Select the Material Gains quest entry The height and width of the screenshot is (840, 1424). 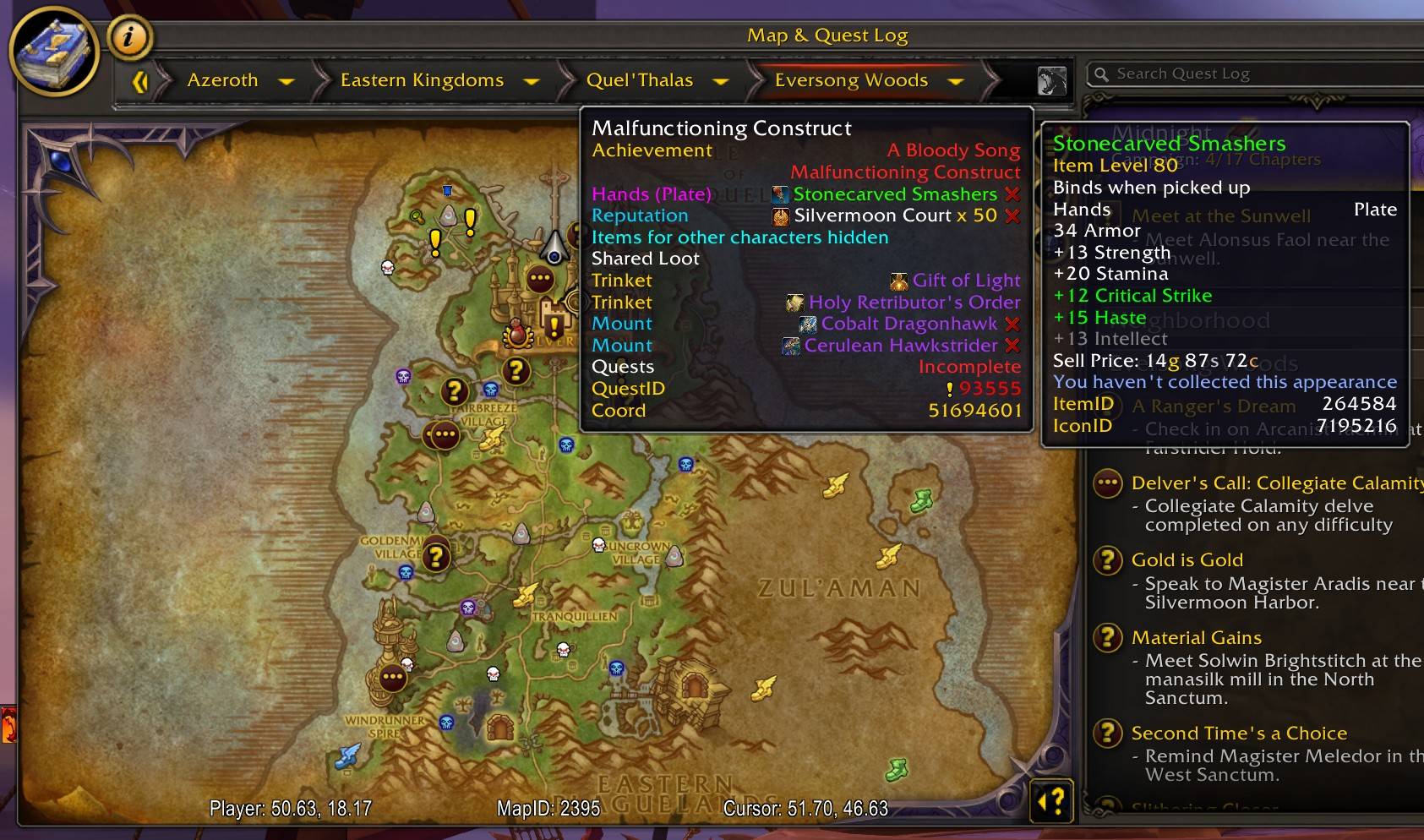point(1196,637)
